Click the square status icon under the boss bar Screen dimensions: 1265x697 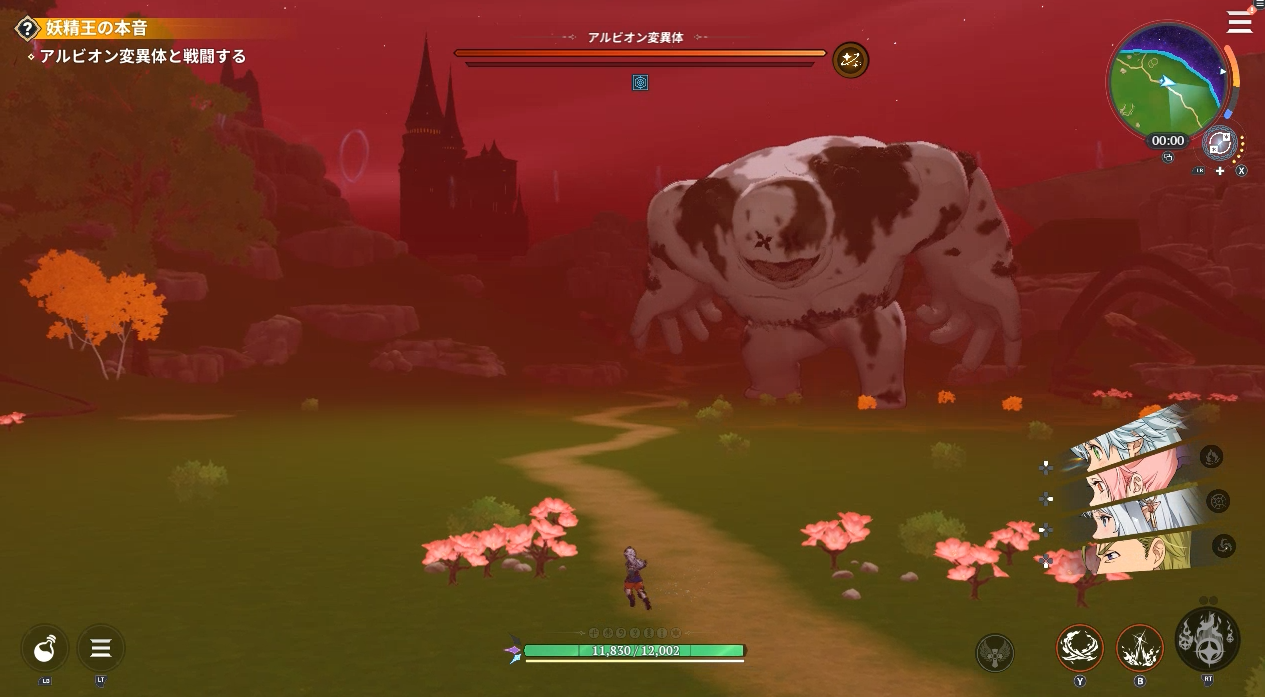tap(640, 83)
